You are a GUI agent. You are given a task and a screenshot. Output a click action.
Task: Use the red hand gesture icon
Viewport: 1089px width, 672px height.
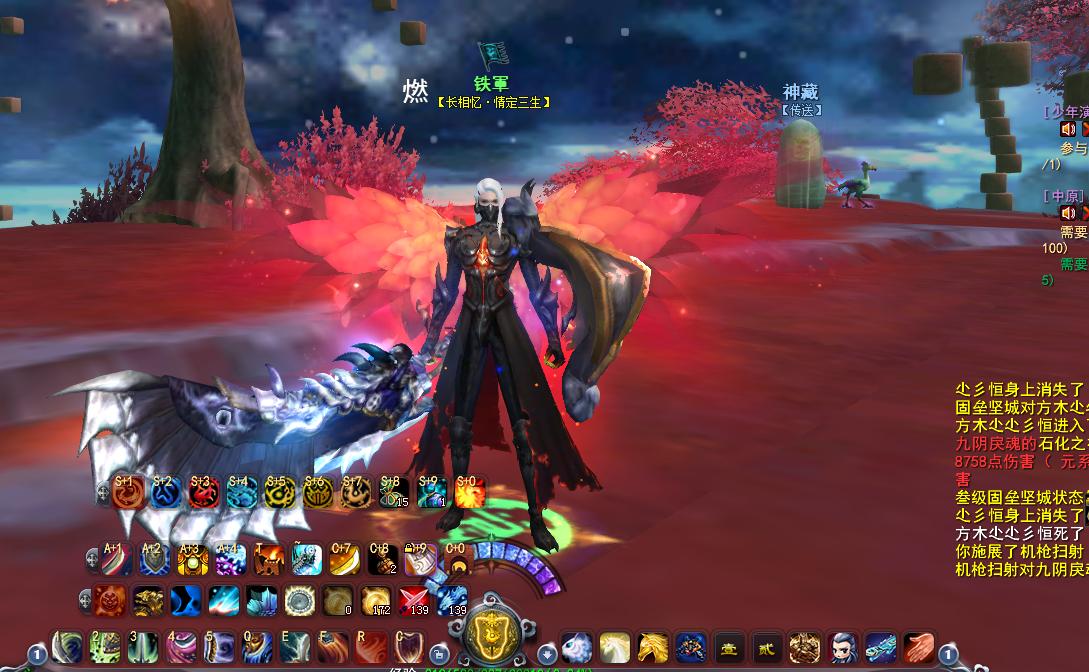coord(918,647)
